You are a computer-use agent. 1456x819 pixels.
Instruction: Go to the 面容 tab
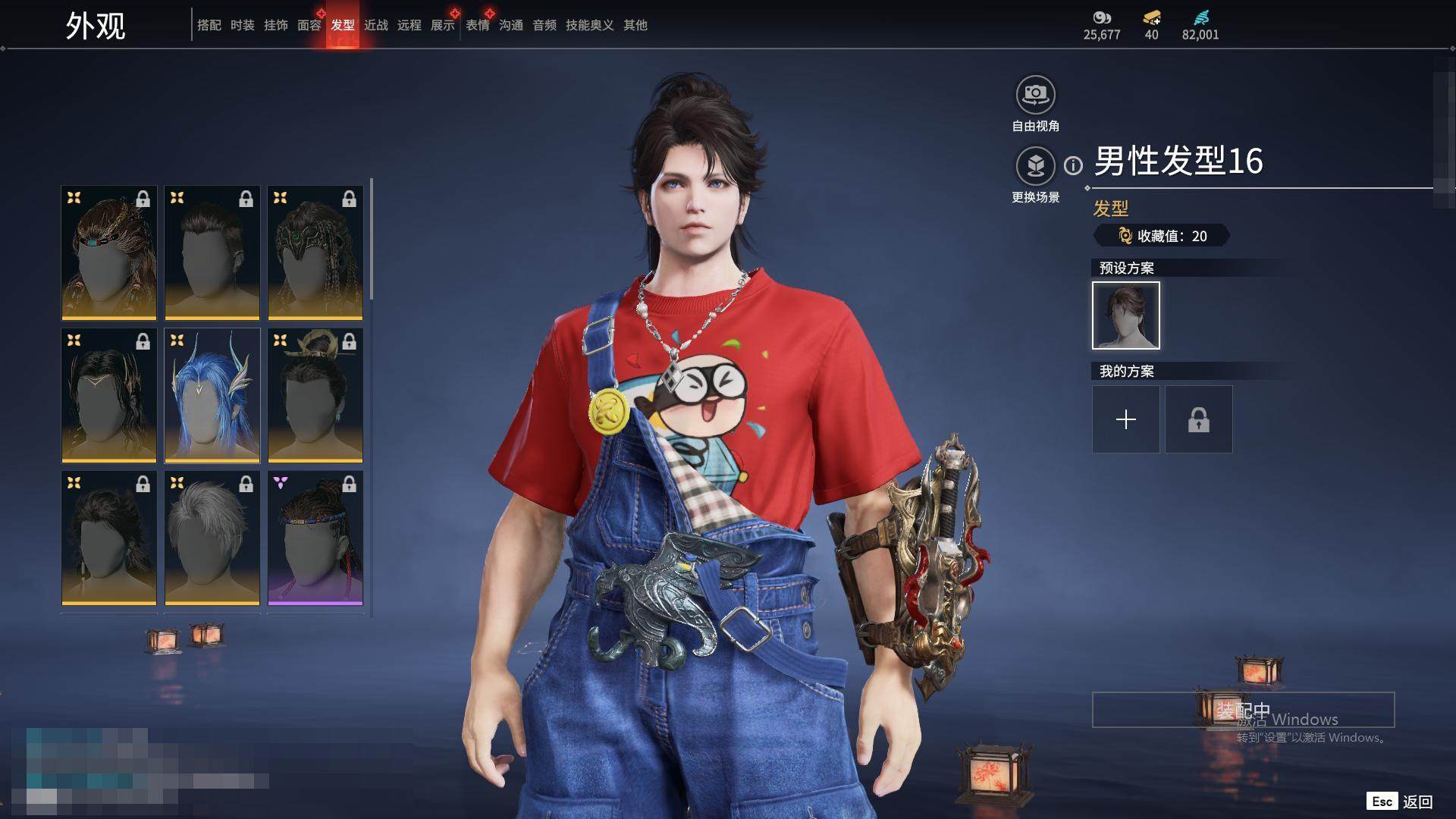[x=309, y=25]
